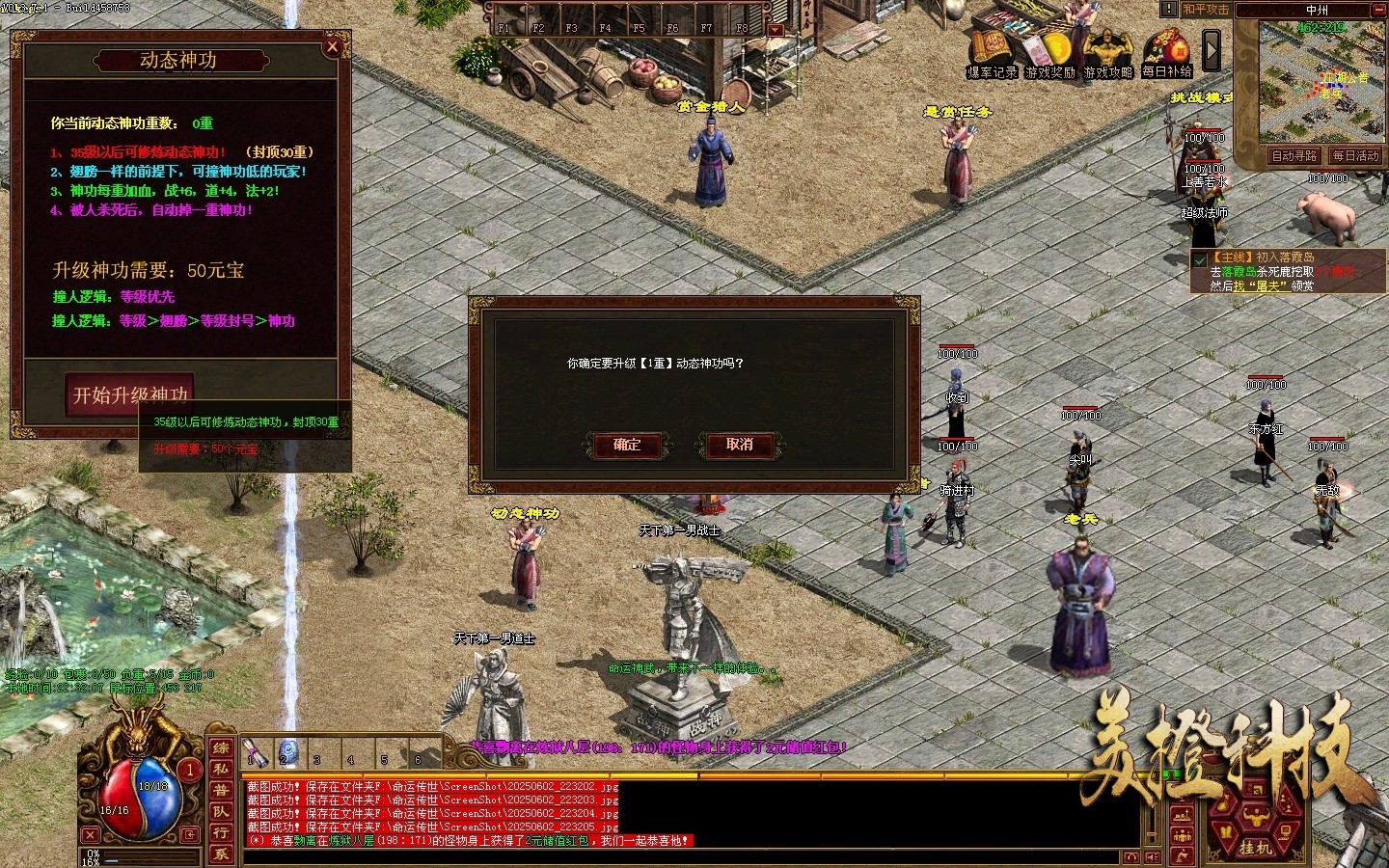Viewport: 1389px width, 868px height.
Task: Open the 每日活动 daily events
Action: point(1355,156)
